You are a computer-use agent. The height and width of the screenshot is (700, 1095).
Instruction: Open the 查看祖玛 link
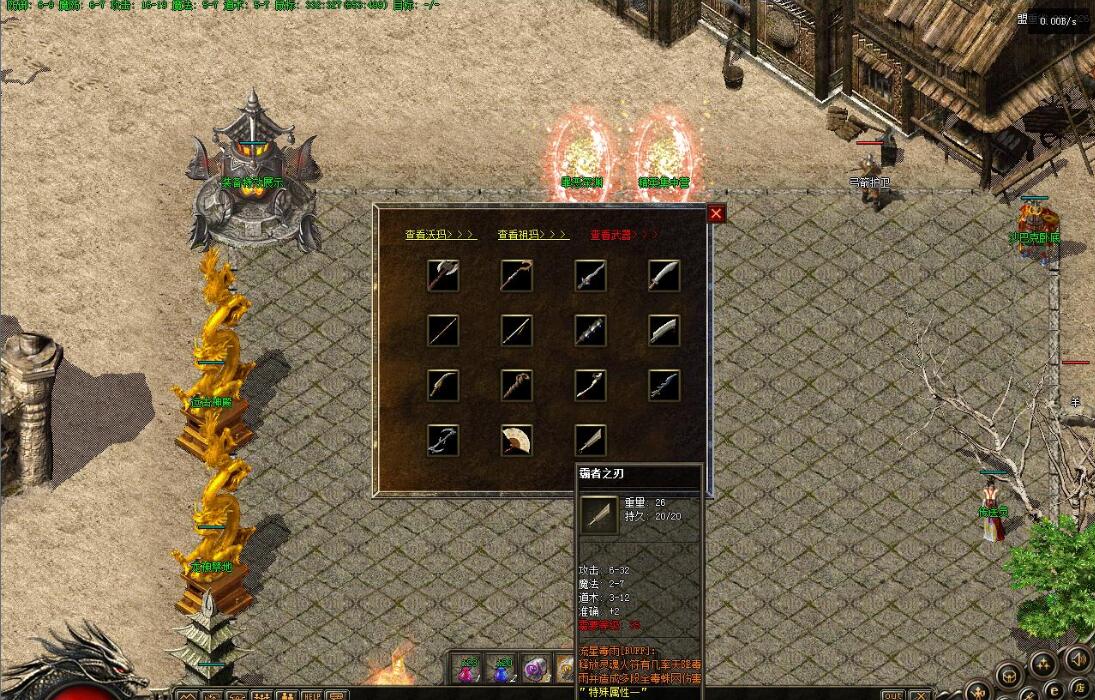[x=533, y=235]
